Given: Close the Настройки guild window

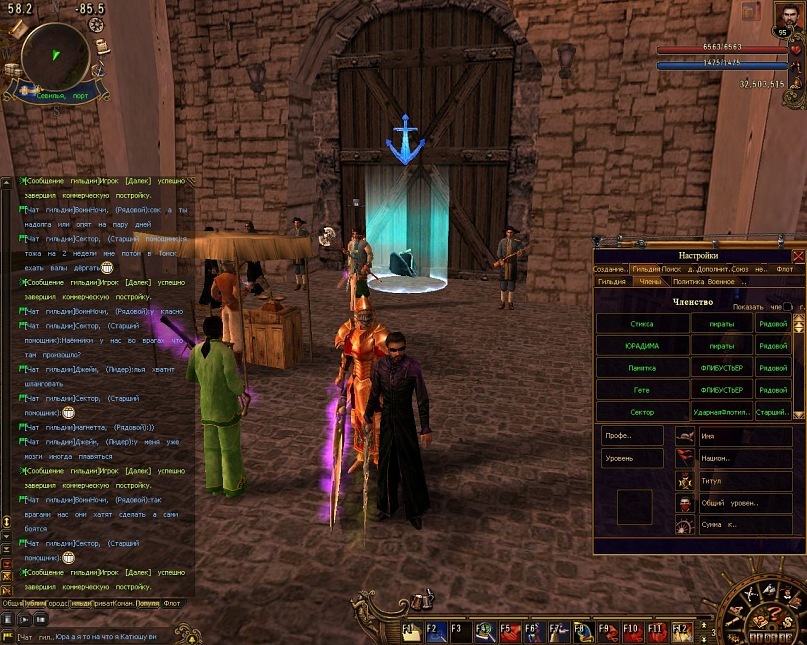Looking at the screenshot, I should coord(797,256).
